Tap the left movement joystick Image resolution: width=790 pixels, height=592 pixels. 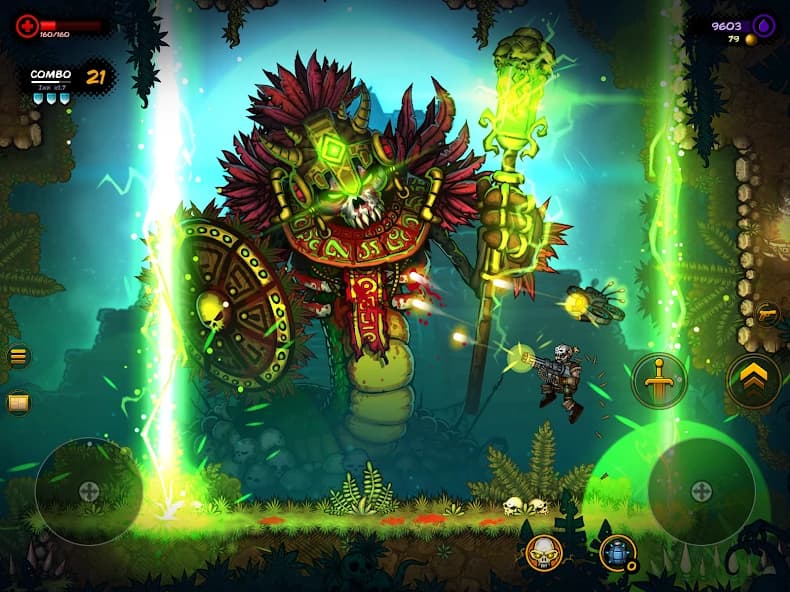click(89, 491)
